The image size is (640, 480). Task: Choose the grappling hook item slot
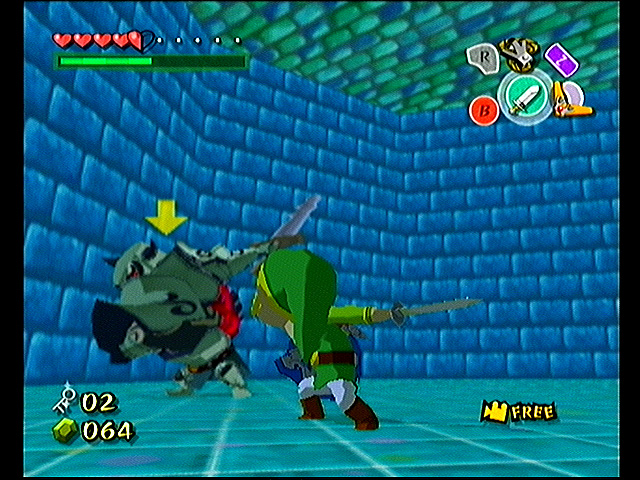coord(517,51)
